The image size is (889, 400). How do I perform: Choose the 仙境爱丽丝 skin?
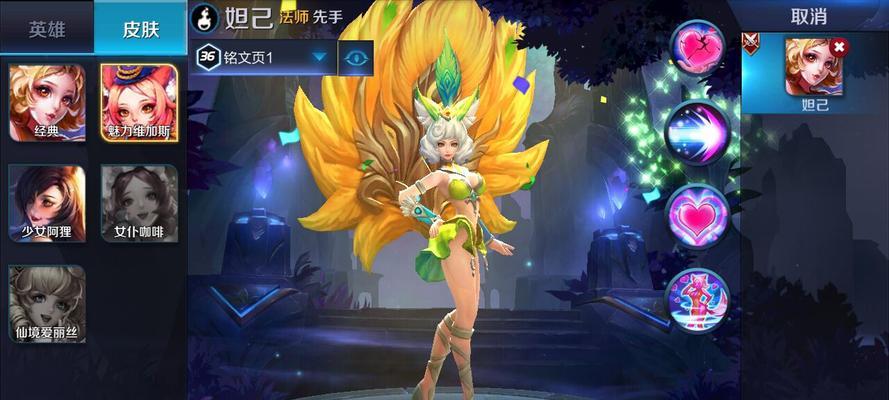pos(47,302)
